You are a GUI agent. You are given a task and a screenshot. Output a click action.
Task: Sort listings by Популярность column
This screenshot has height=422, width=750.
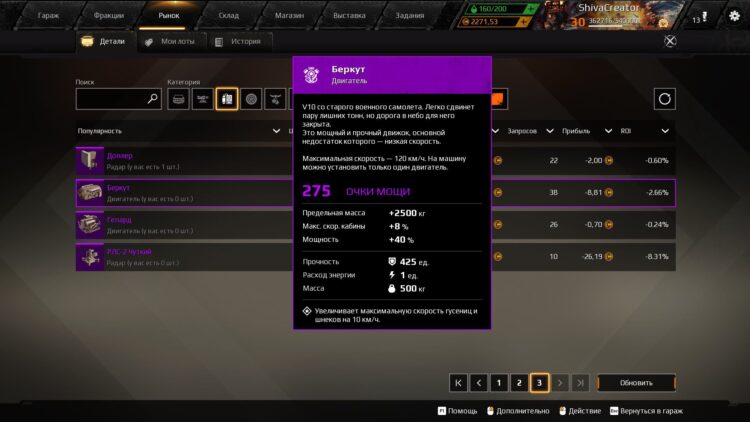[x=100, y=131]
